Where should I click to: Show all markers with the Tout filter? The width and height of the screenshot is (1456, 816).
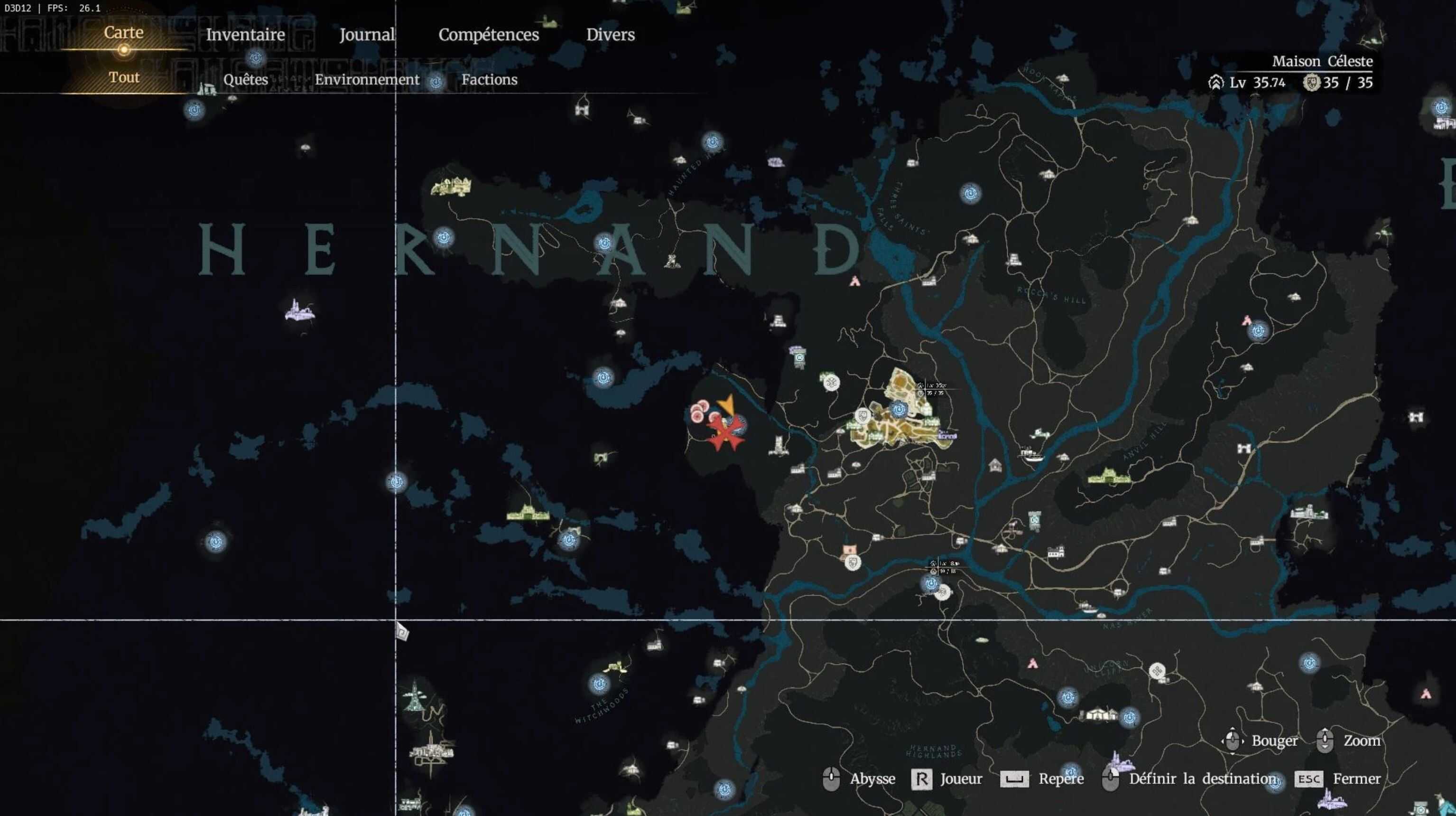click(x=124, y=77)
